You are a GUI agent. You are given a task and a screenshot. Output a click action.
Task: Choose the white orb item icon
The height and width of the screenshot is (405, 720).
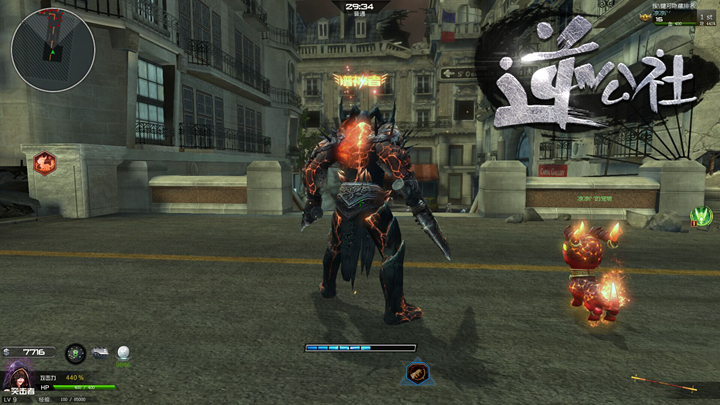[124, 353]
